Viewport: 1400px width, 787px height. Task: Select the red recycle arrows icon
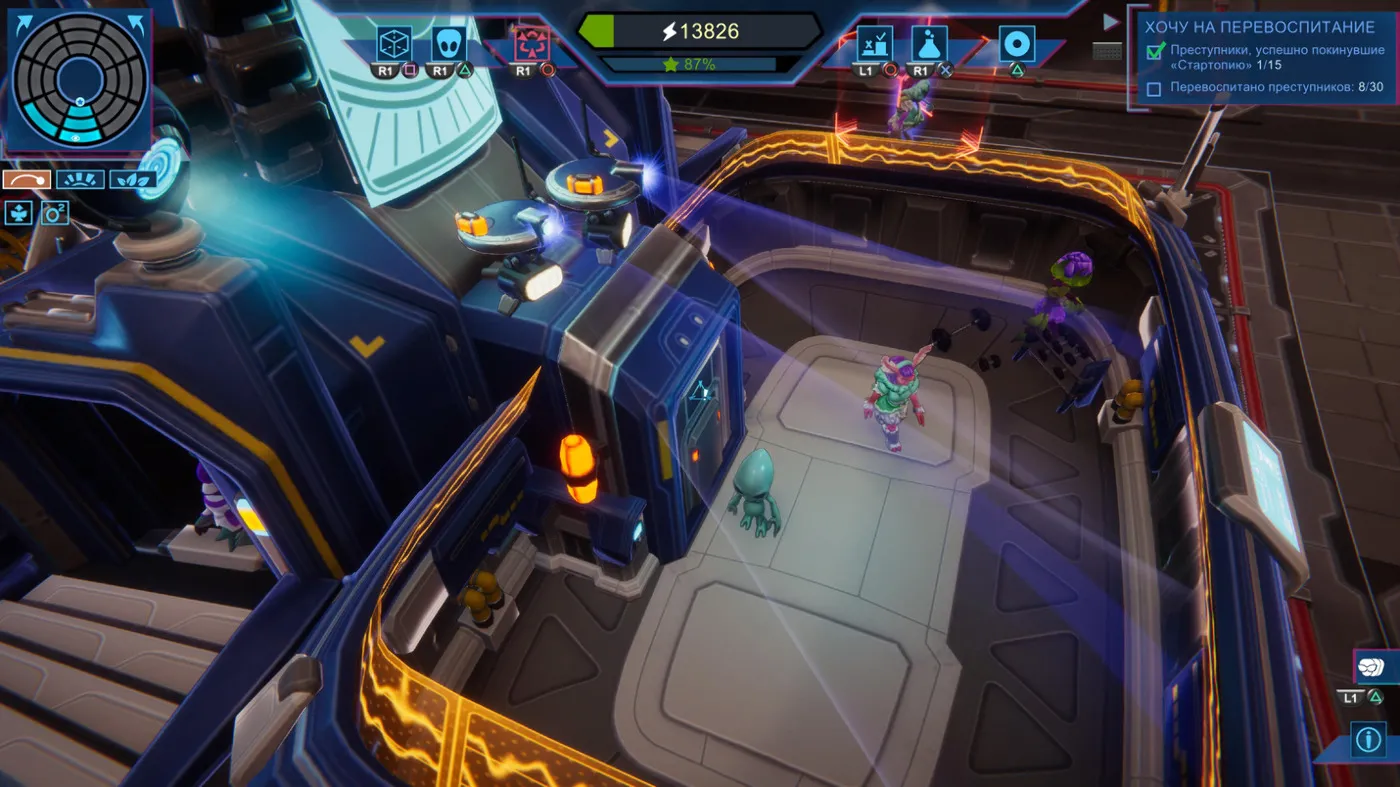pyautogui.click(x=531, y=44)
